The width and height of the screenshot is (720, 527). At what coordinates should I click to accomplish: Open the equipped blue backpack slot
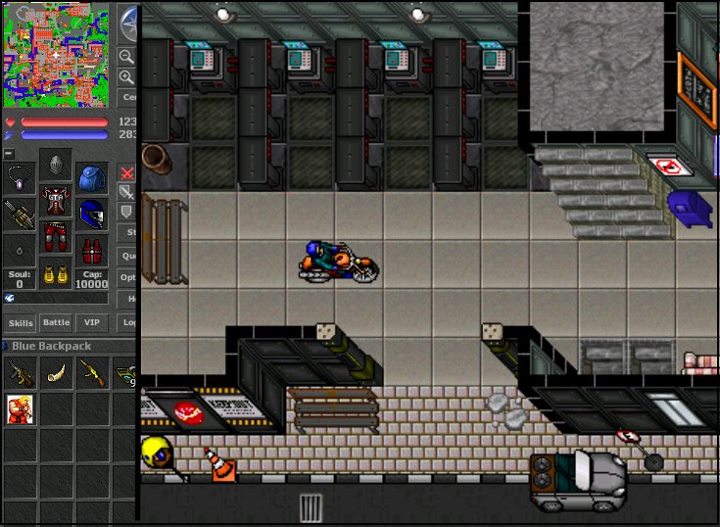point(92,178)
